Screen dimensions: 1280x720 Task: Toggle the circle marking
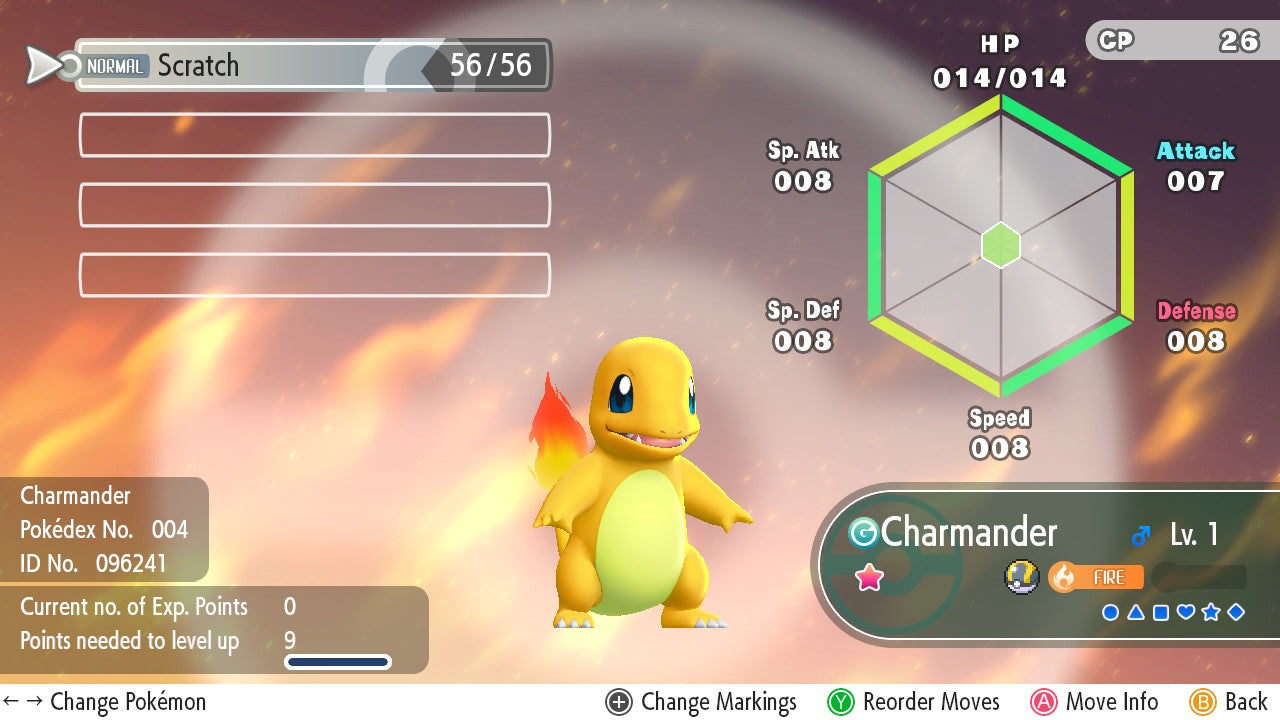(1110, 612)
